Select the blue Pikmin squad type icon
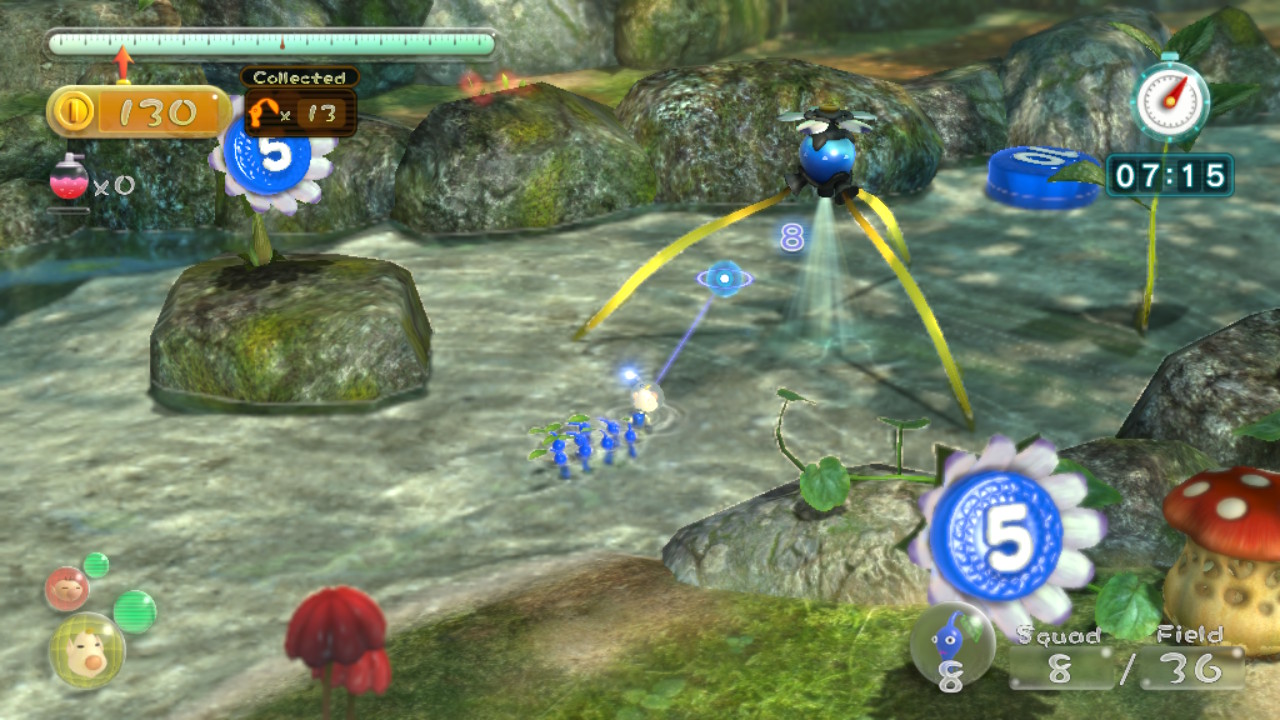This screenshot has width=1280, height=720. click(951, 645)
